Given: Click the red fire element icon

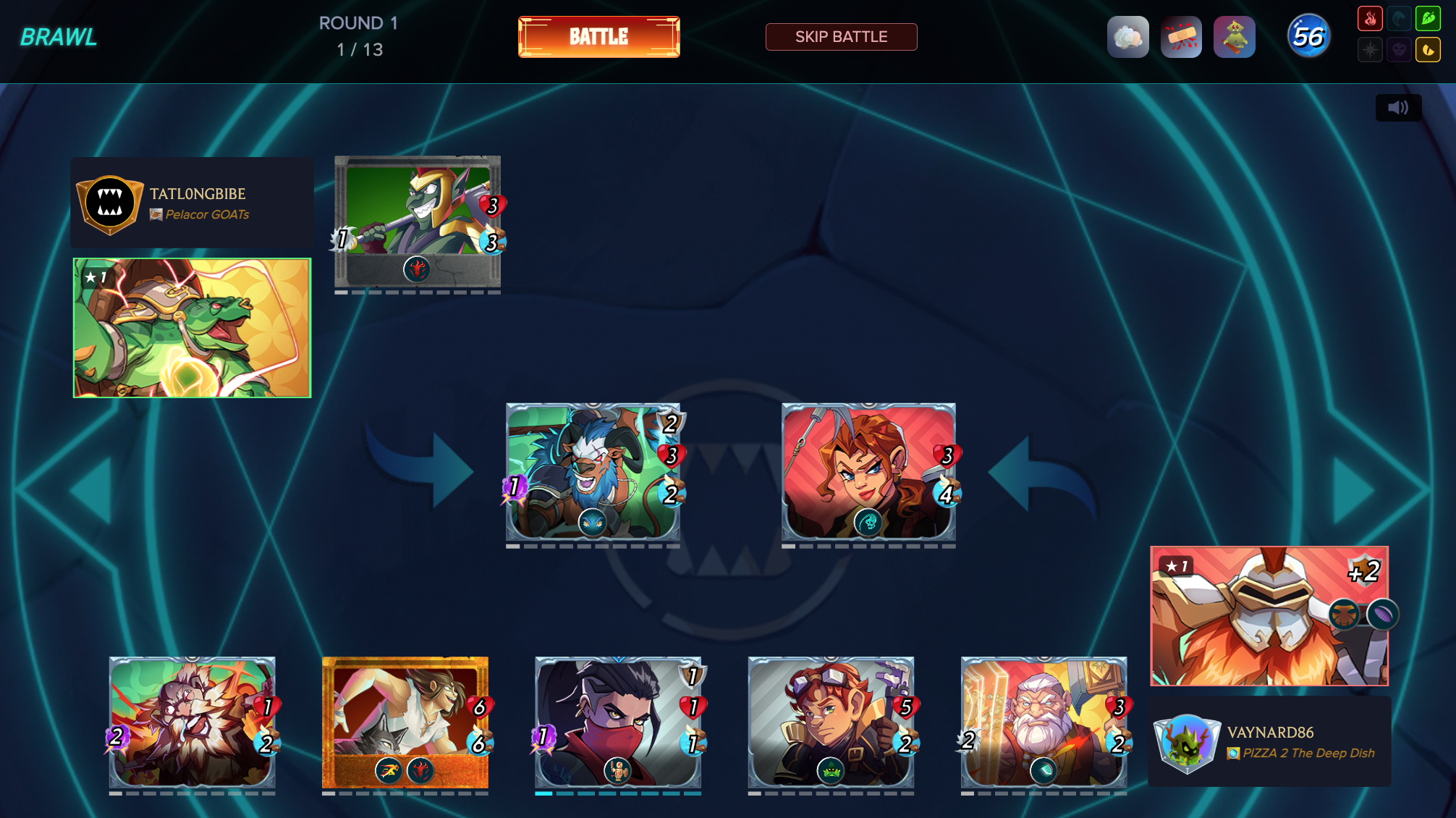Looking at the screenshot, I should pyautogui.click(x=1370, y=19).
